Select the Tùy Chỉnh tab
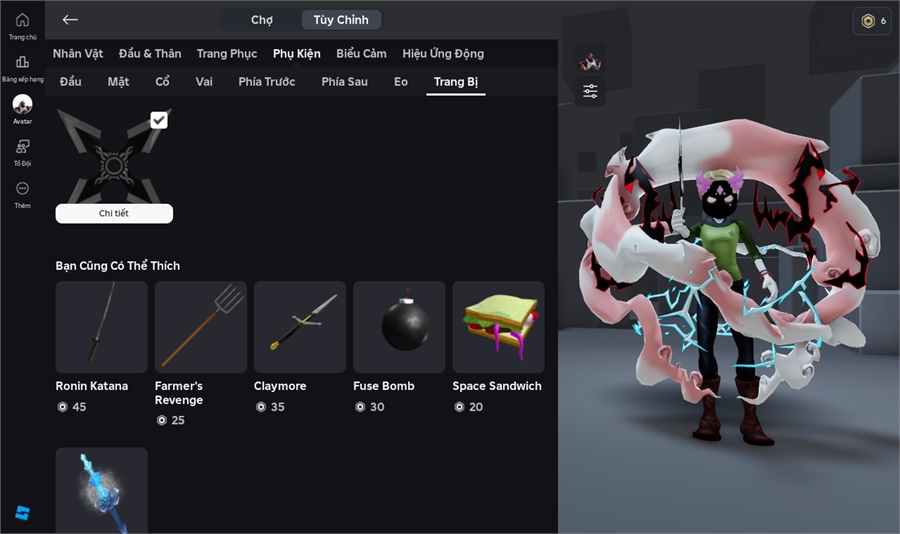This screenshot has height=534, width=900. [x=341, y=20]
